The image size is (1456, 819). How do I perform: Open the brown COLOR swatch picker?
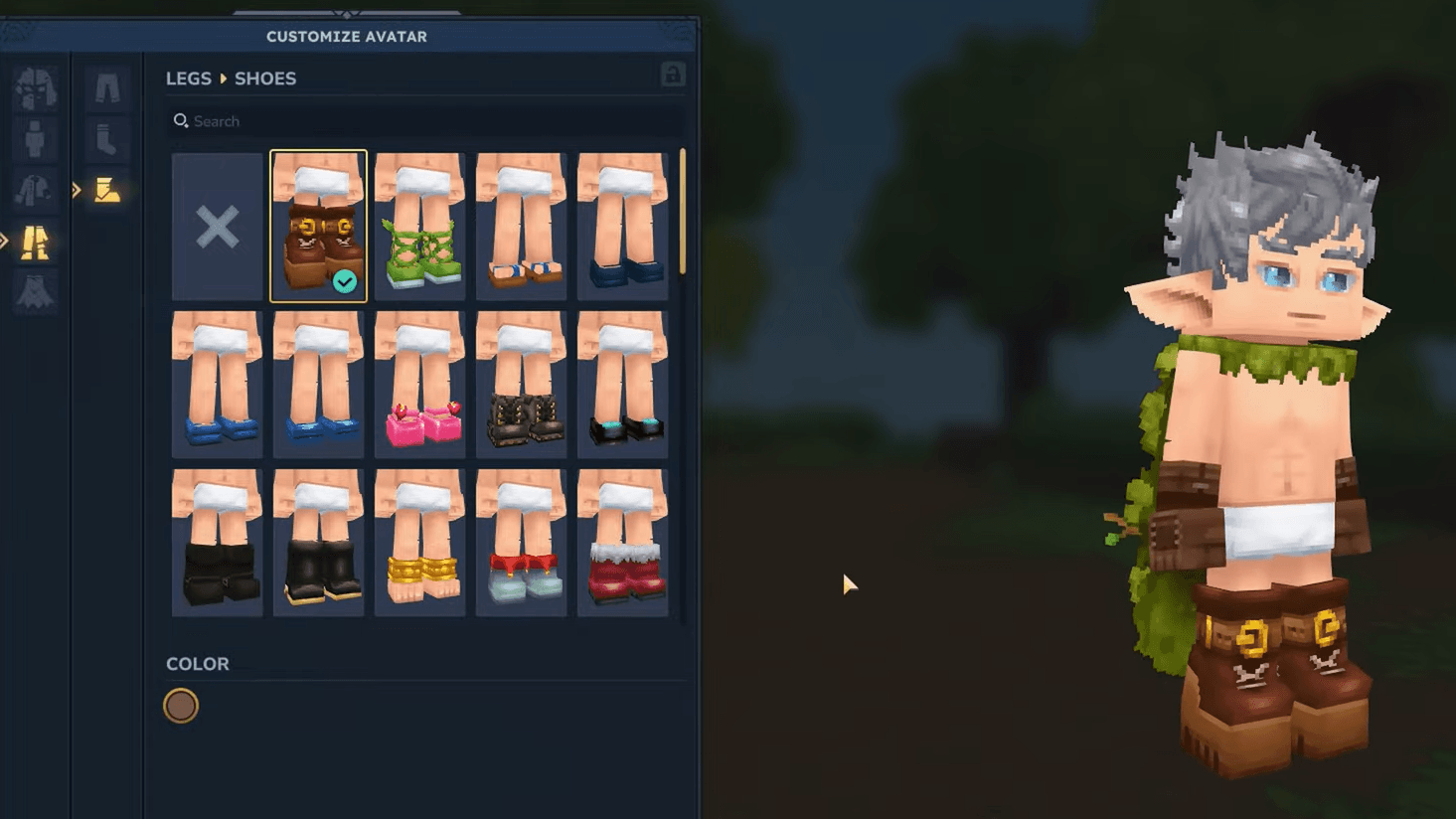[x=181, y=706]
